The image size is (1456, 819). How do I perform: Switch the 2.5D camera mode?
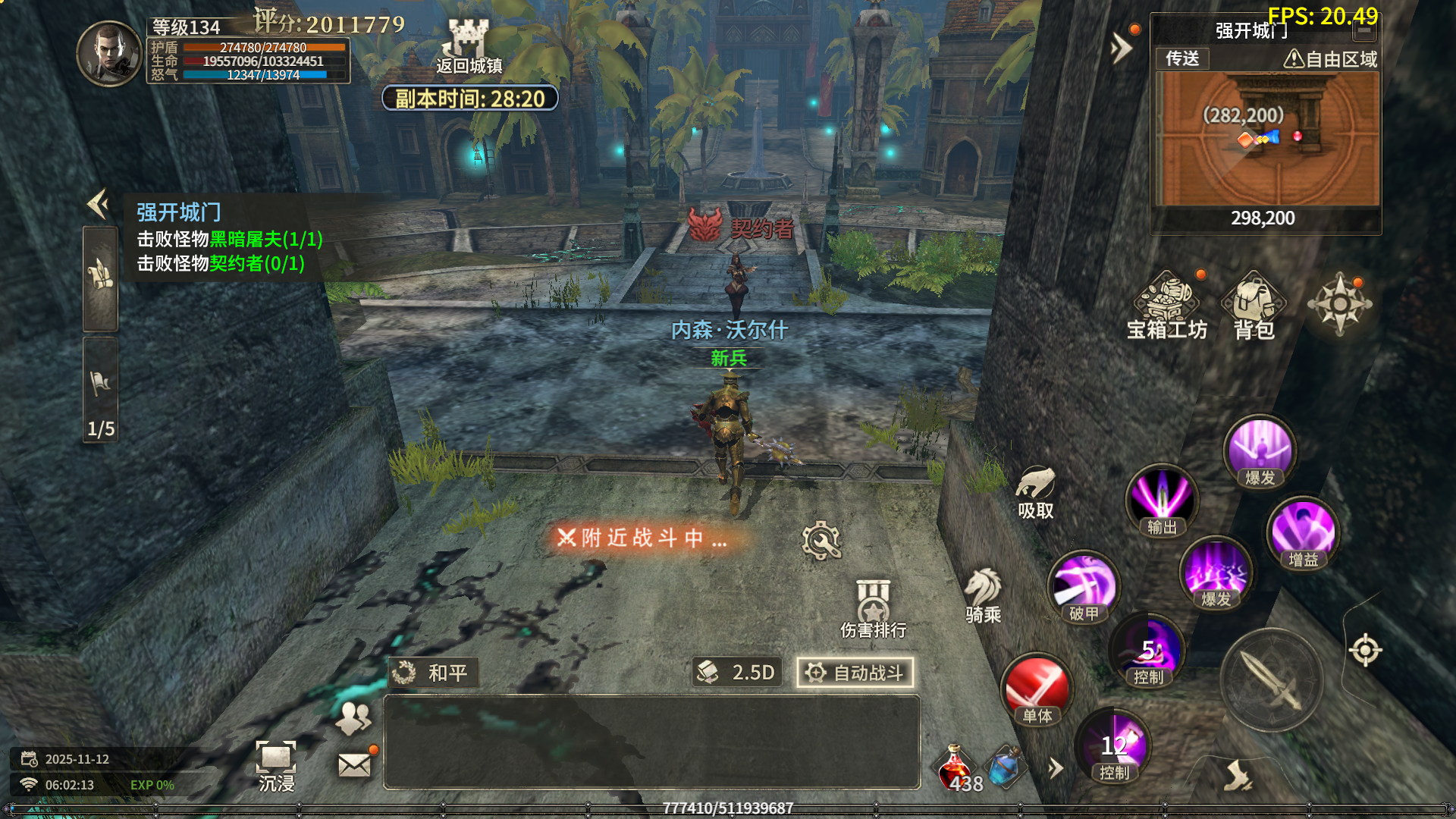(x=737, y=673)
